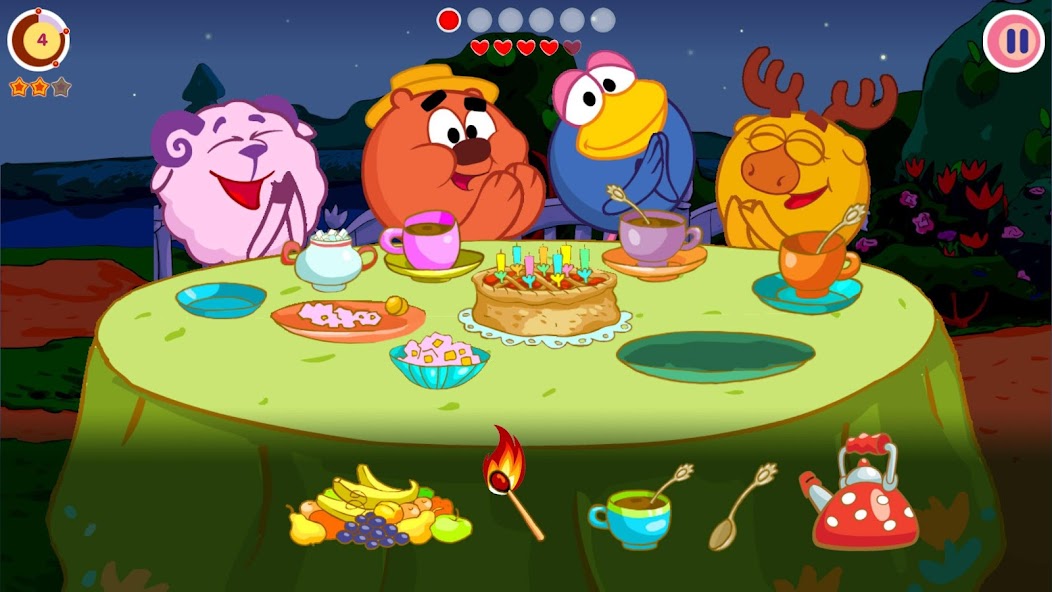The width and height of the screenshot is (1052, 592).
Task: Pick the red polka-dot kettle
Action: [x=864, y=496]
